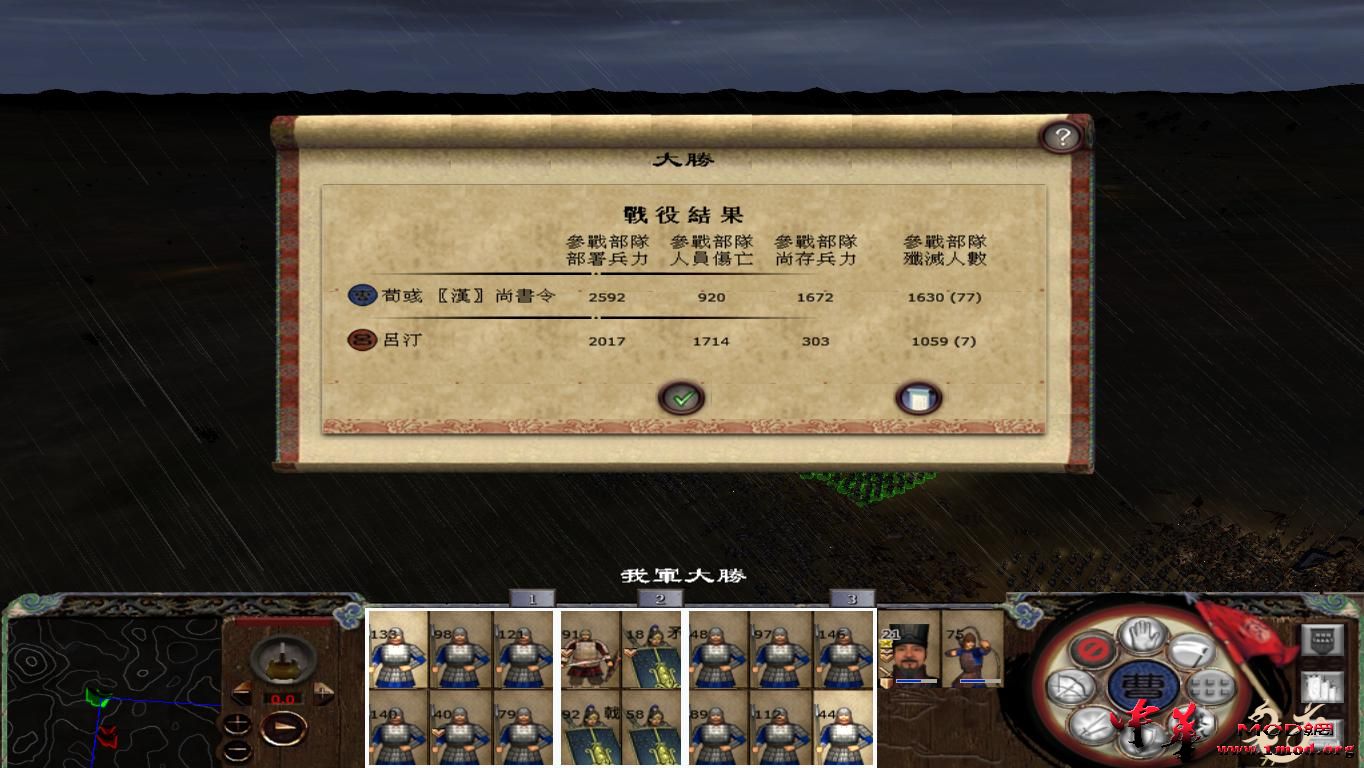The width and height of the screenshot is (1364, 768).
Task: Select the banner display button on the right panel
Action: point(1322,639)
